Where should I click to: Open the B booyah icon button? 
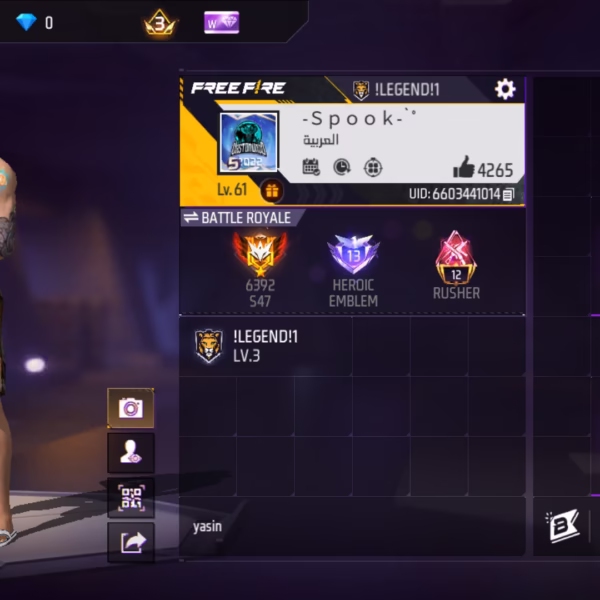click(x=563, y=526)
